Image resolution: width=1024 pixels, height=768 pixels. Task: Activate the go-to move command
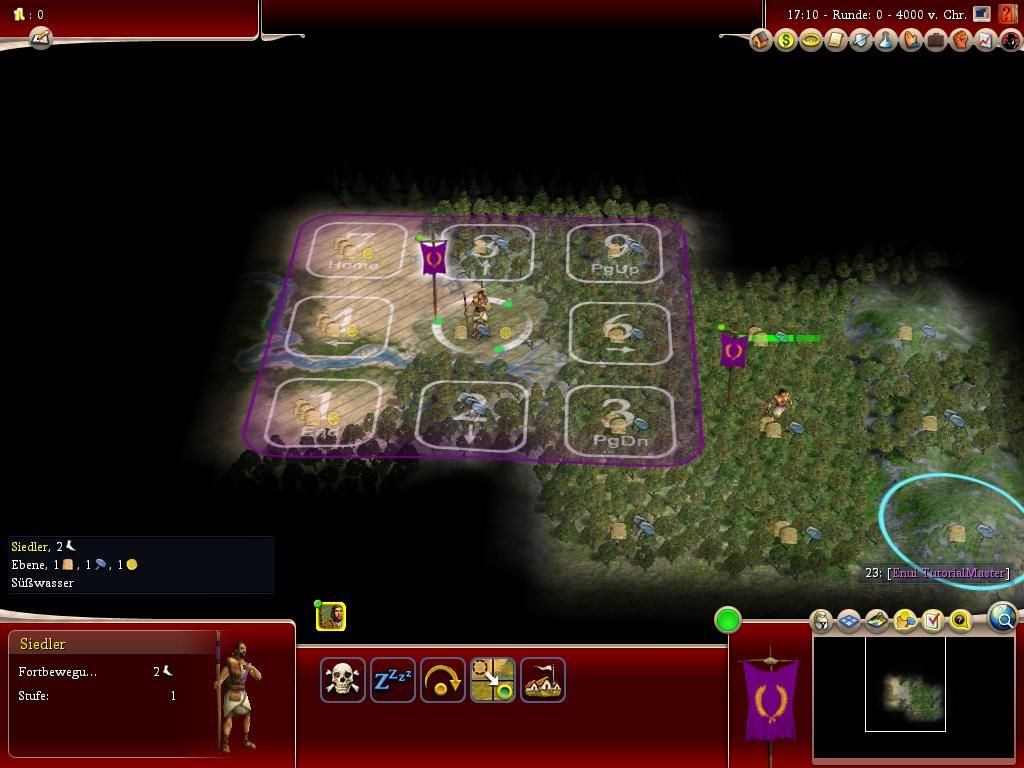(493, 680)
